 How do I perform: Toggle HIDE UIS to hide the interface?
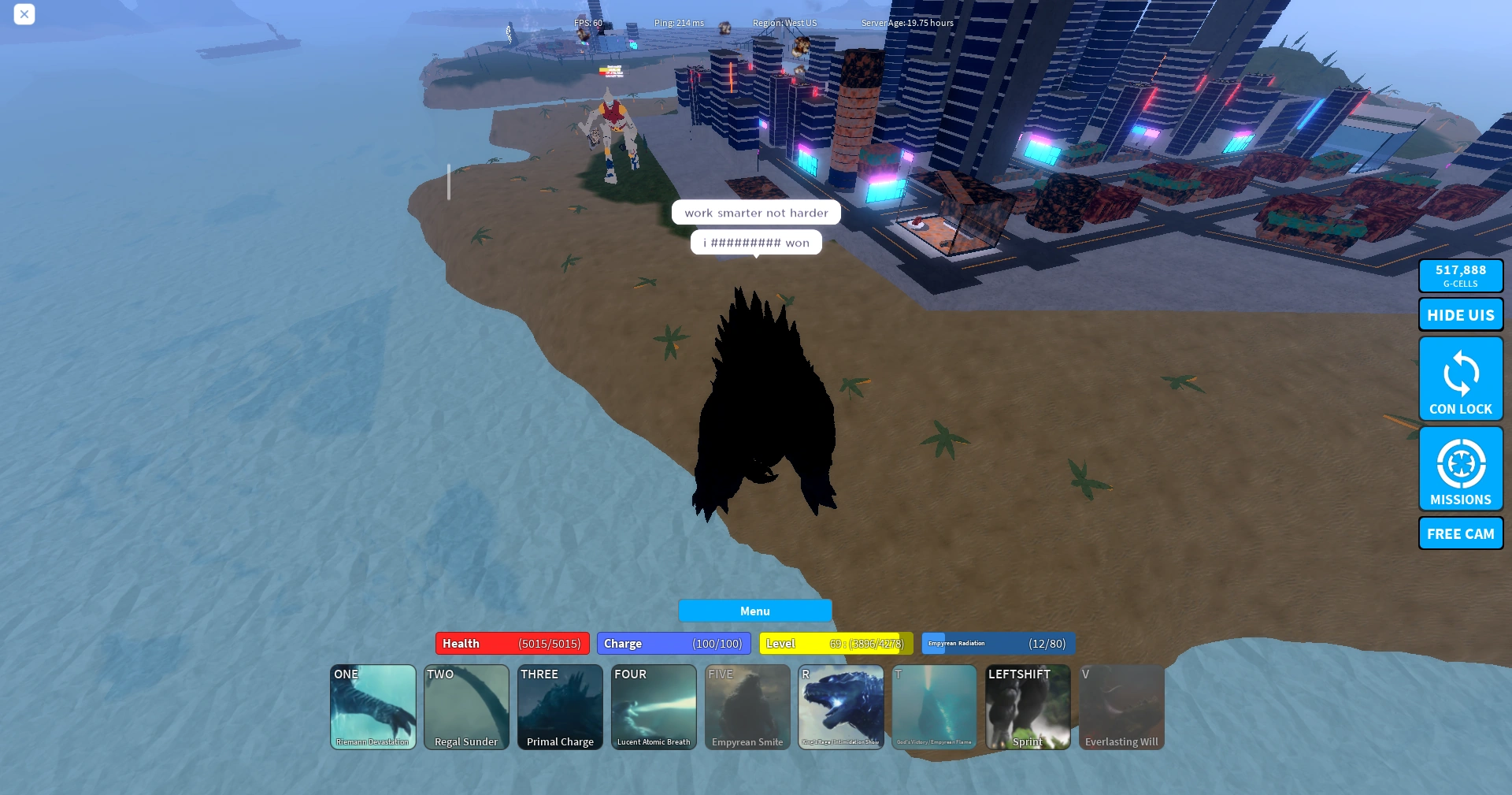coord(1460,314)
